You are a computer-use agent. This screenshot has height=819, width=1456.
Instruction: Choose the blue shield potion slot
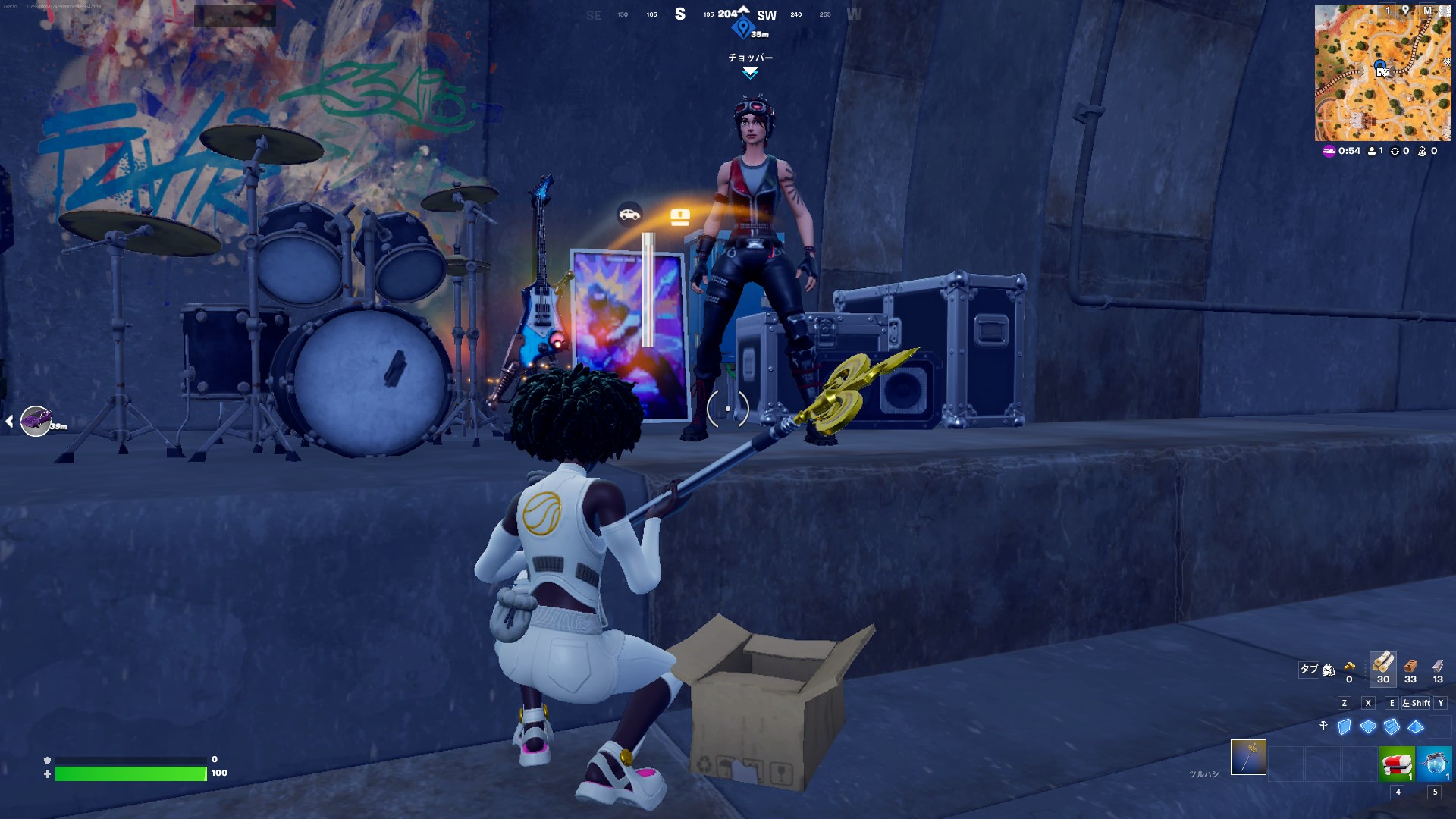point(1434,763)
